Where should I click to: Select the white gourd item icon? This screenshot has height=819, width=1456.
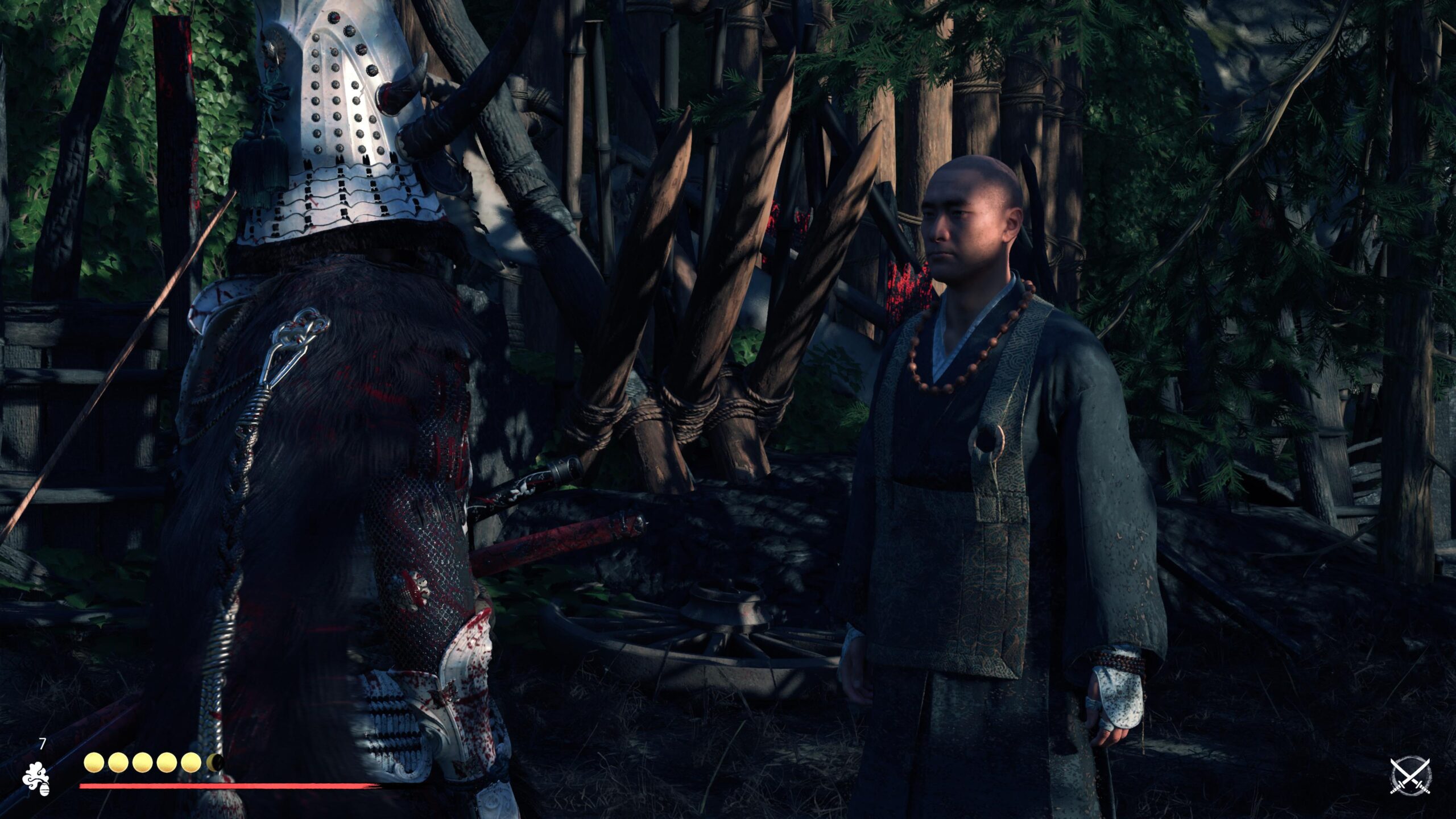coord(36,775)
